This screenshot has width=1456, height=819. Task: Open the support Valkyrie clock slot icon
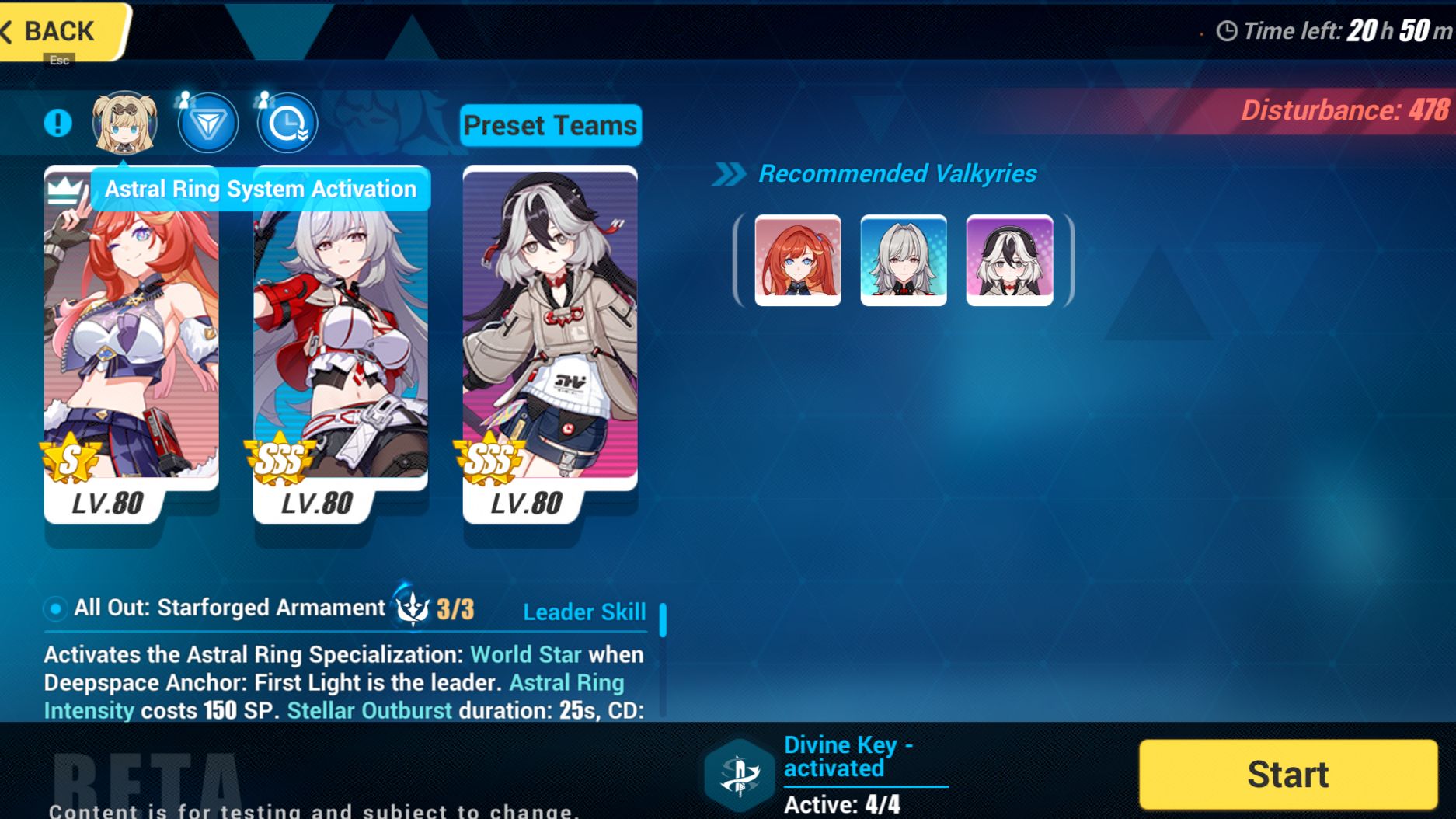[x=285, y=121]
